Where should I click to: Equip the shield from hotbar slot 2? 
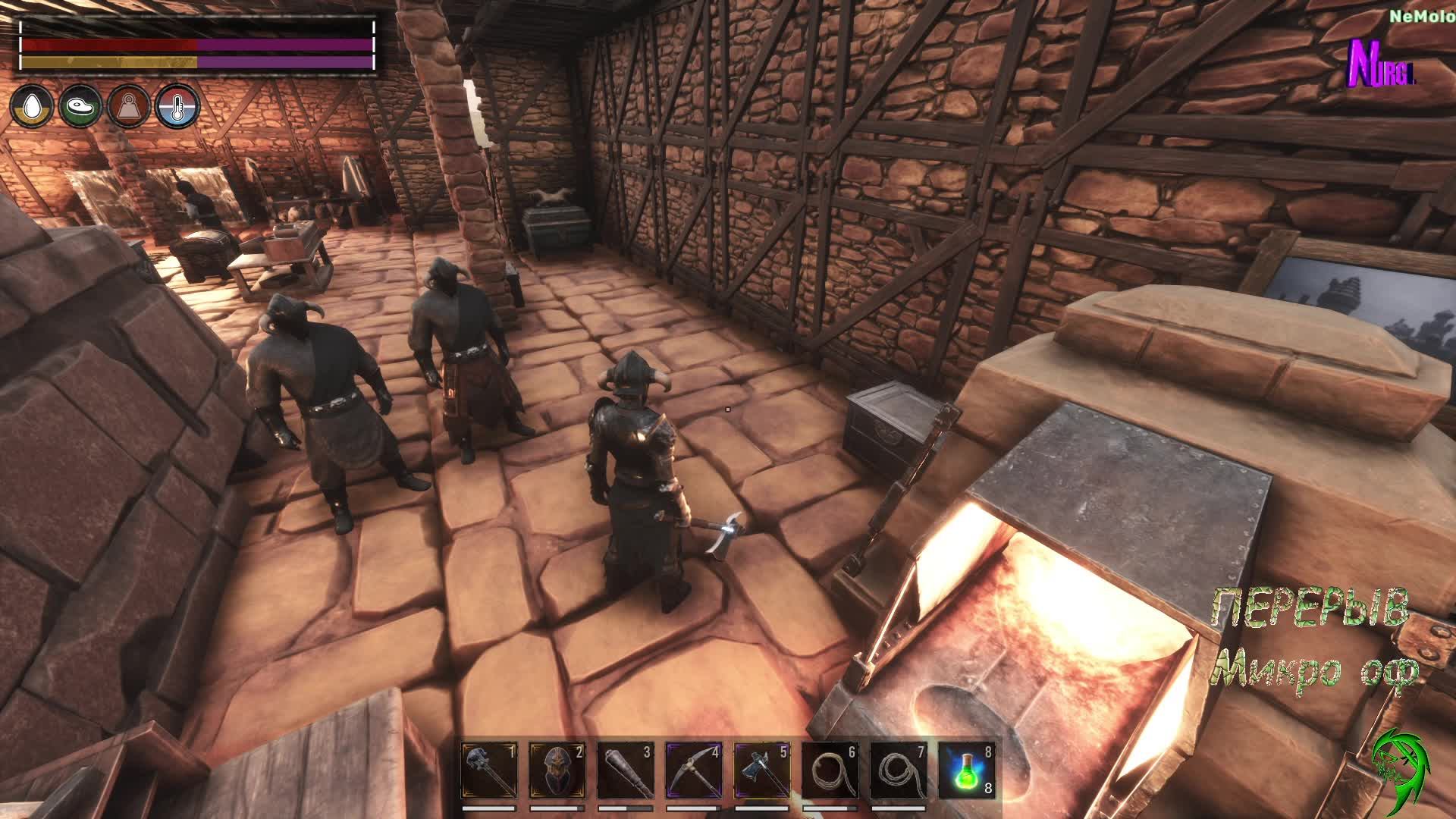tap(557, 770)
